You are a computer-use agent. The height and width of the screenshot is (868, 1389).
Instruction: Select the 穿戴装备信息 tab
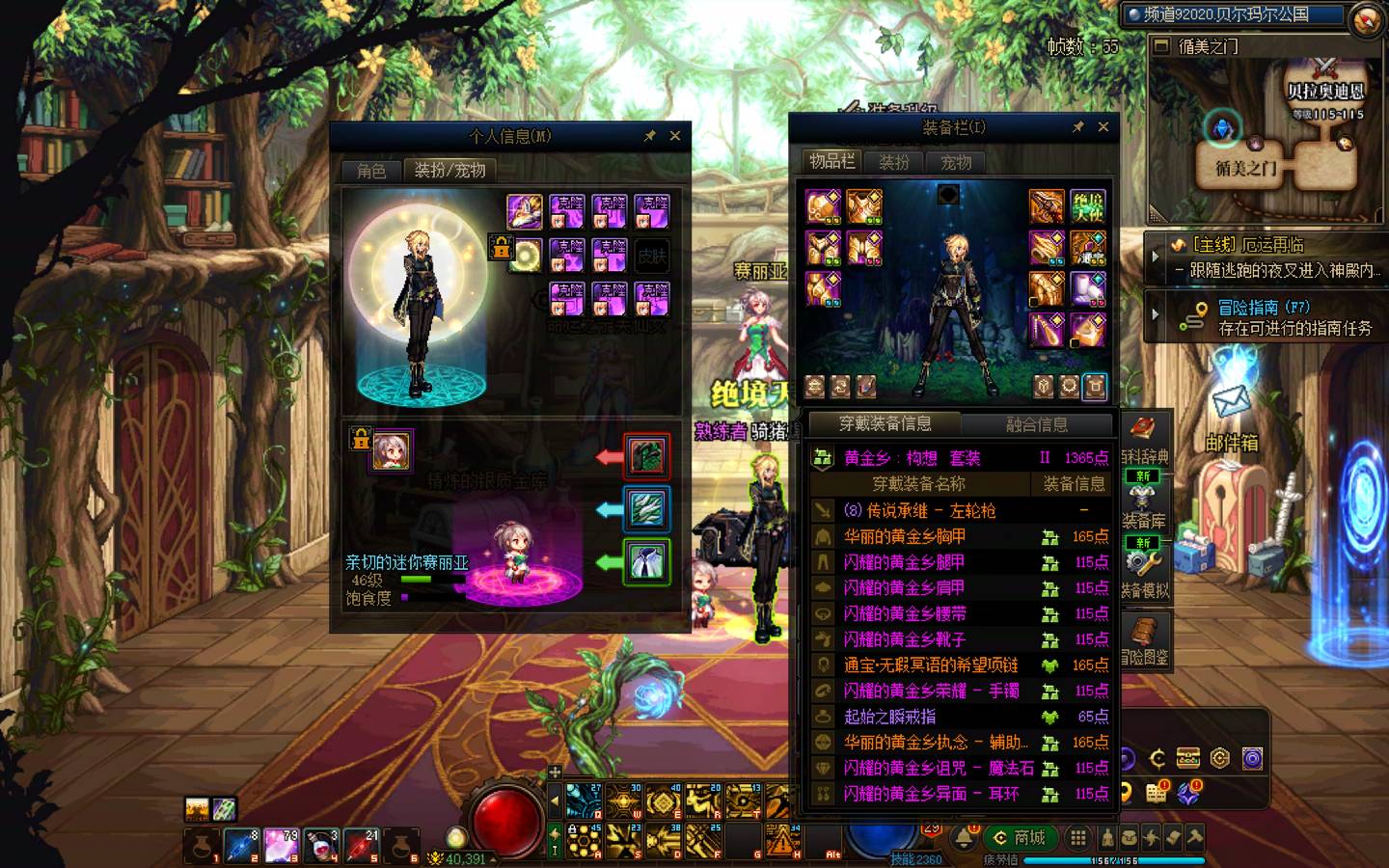point(885,423)
